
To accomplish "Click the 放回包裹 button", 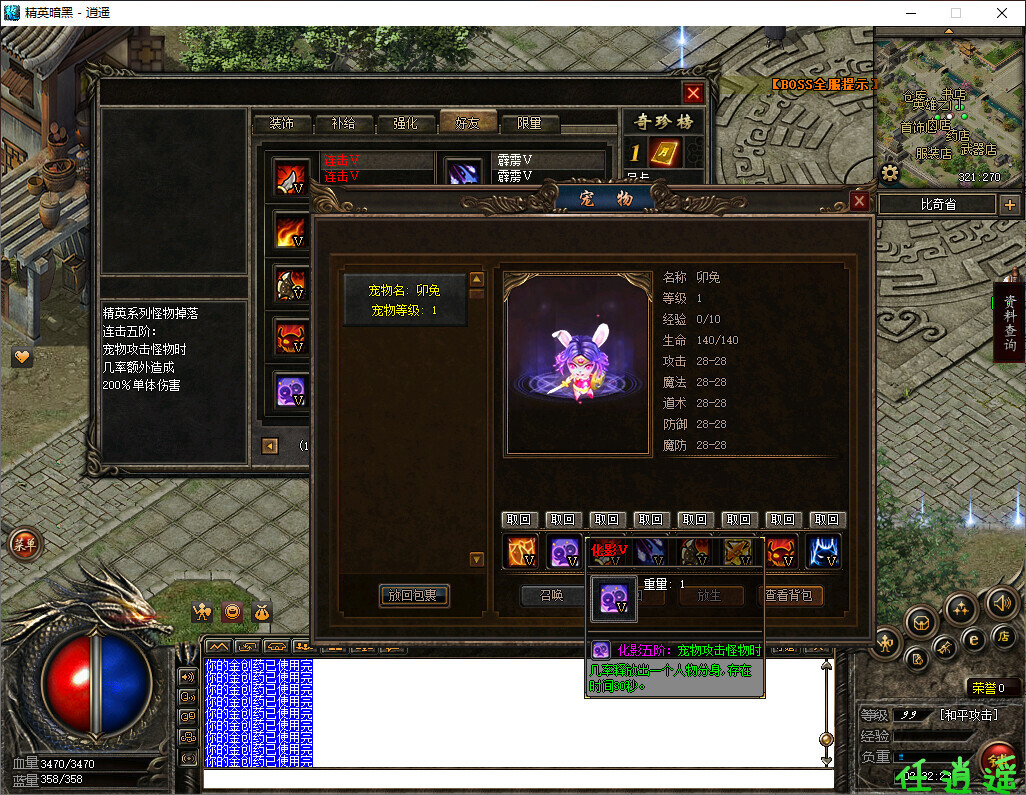I will [x=414, y=596].
